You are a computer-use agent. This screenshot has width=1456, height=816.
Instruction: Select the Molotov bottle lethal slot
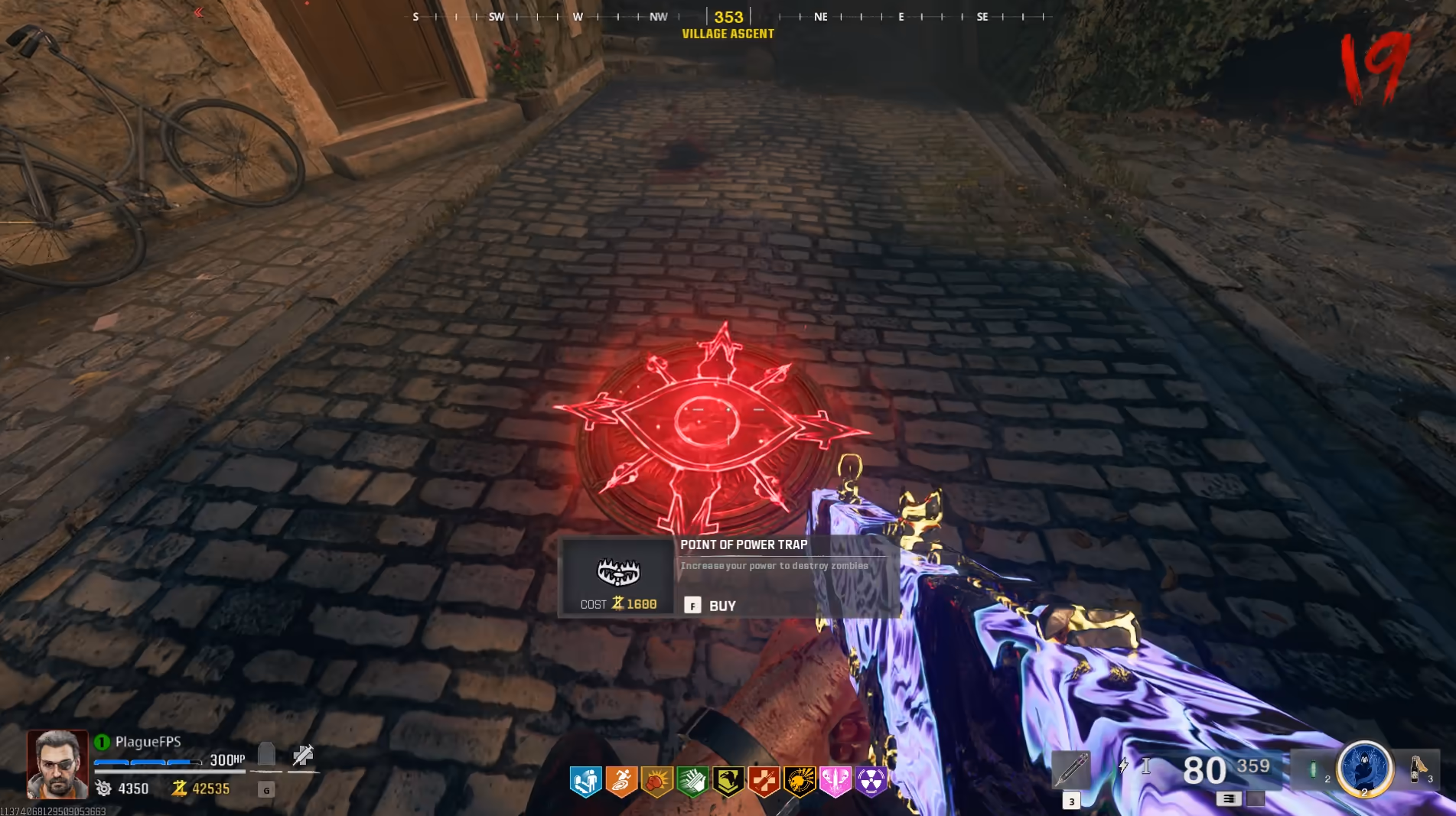pos(1418,768)
